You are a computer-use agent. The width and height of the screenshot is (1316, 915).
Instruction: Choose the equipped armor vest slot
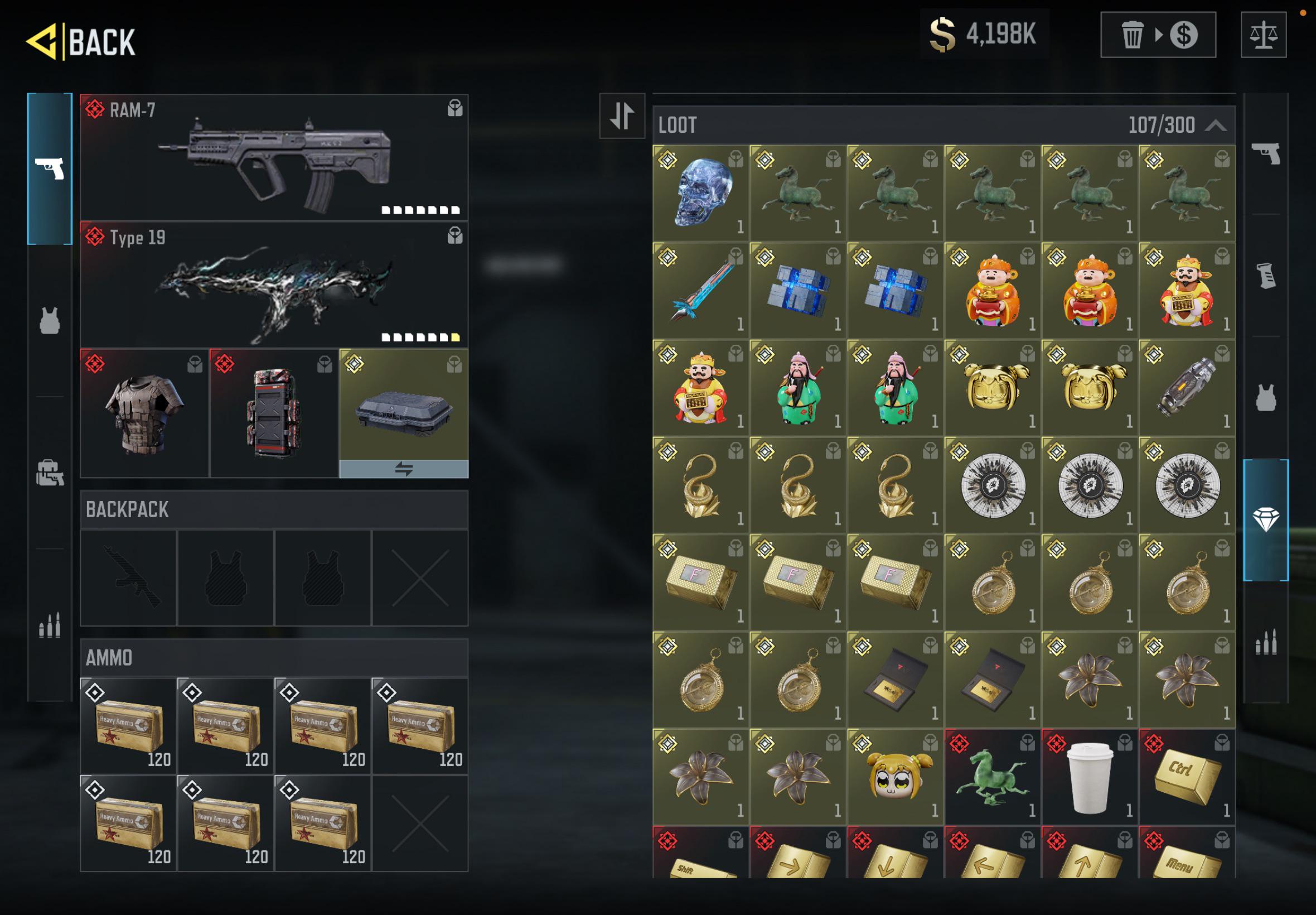click(144, 413)
